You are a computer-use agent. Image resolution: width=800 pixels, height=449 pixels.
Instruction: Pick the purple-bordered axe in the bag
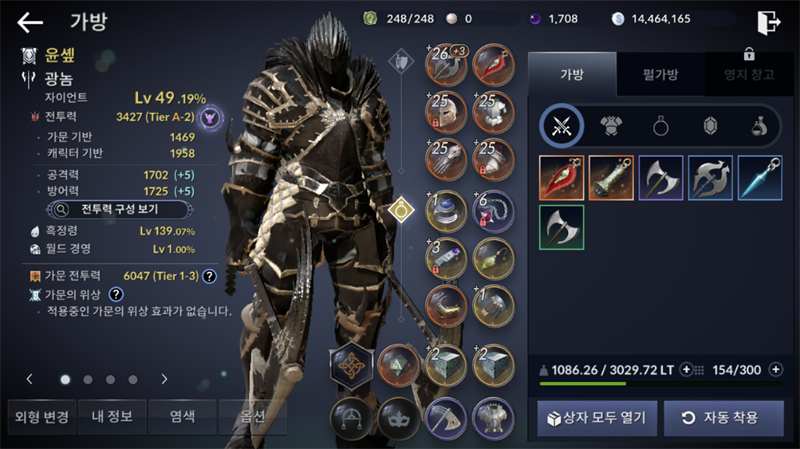pyautogui.click(x=660, y=177)
